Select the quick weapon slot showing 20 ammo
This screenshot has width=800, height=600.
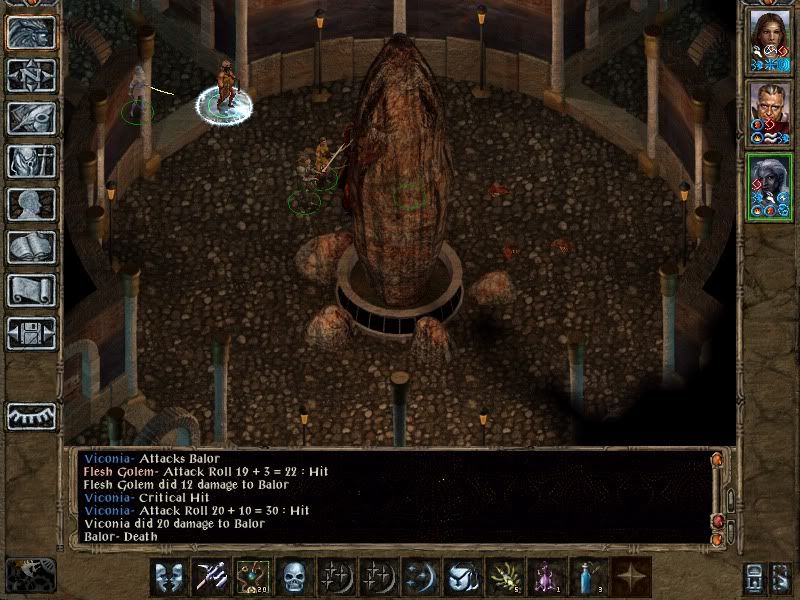pyautogui.click(x=252, y=577)
